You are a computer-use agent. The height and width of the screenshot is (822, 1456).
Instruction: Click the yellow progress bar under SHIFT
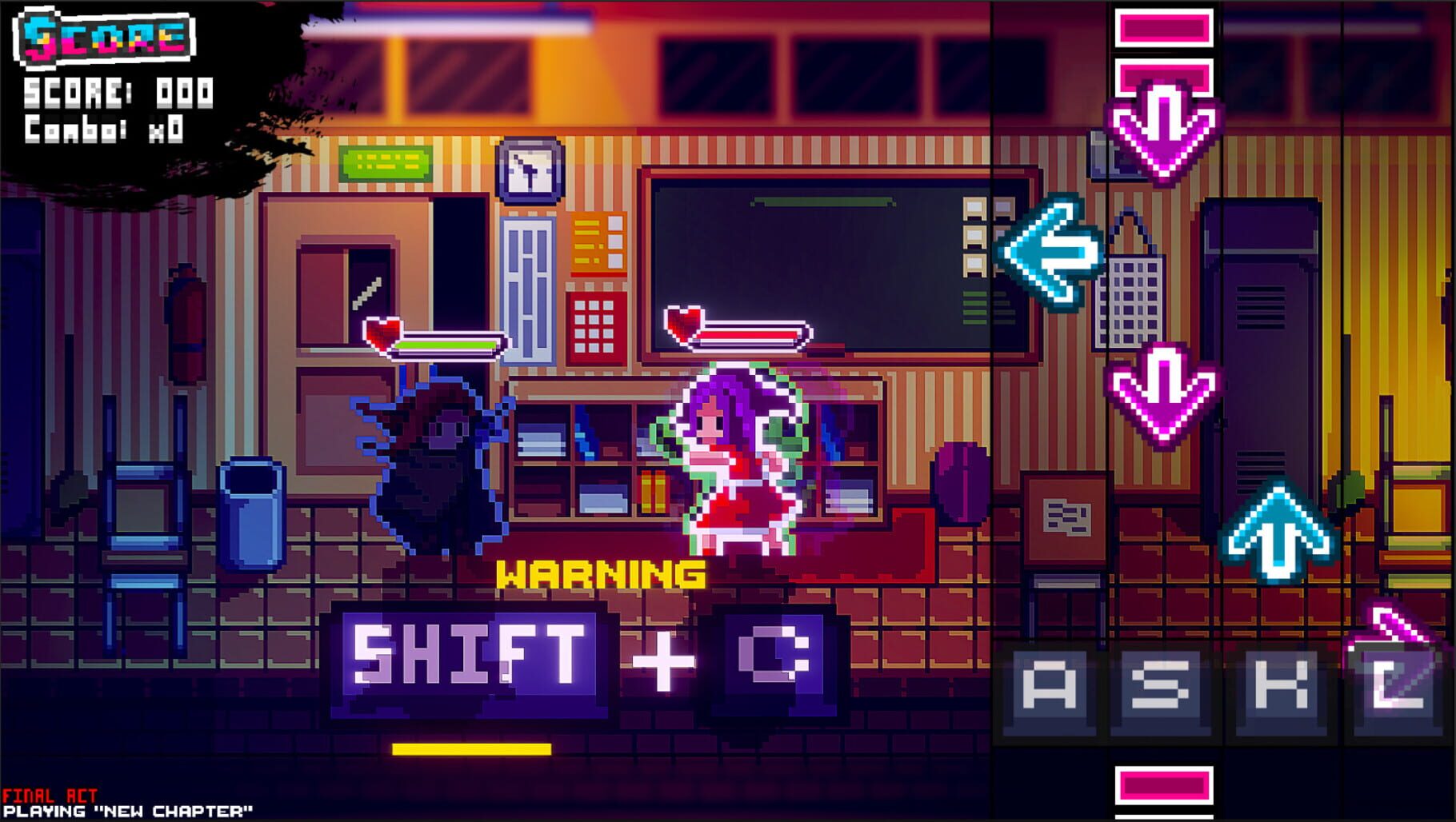472,749
